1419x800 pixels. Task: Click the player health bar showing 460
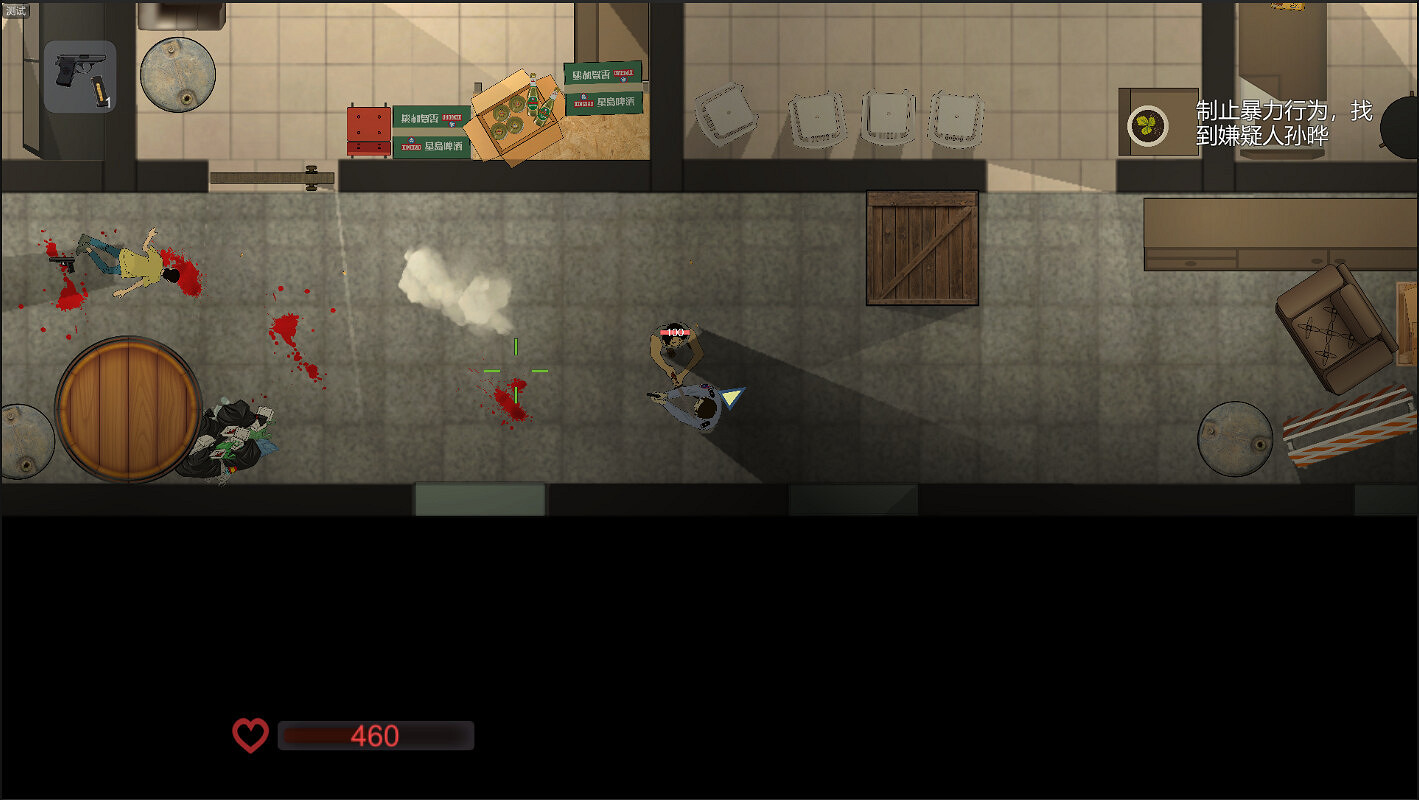point(376,735)
